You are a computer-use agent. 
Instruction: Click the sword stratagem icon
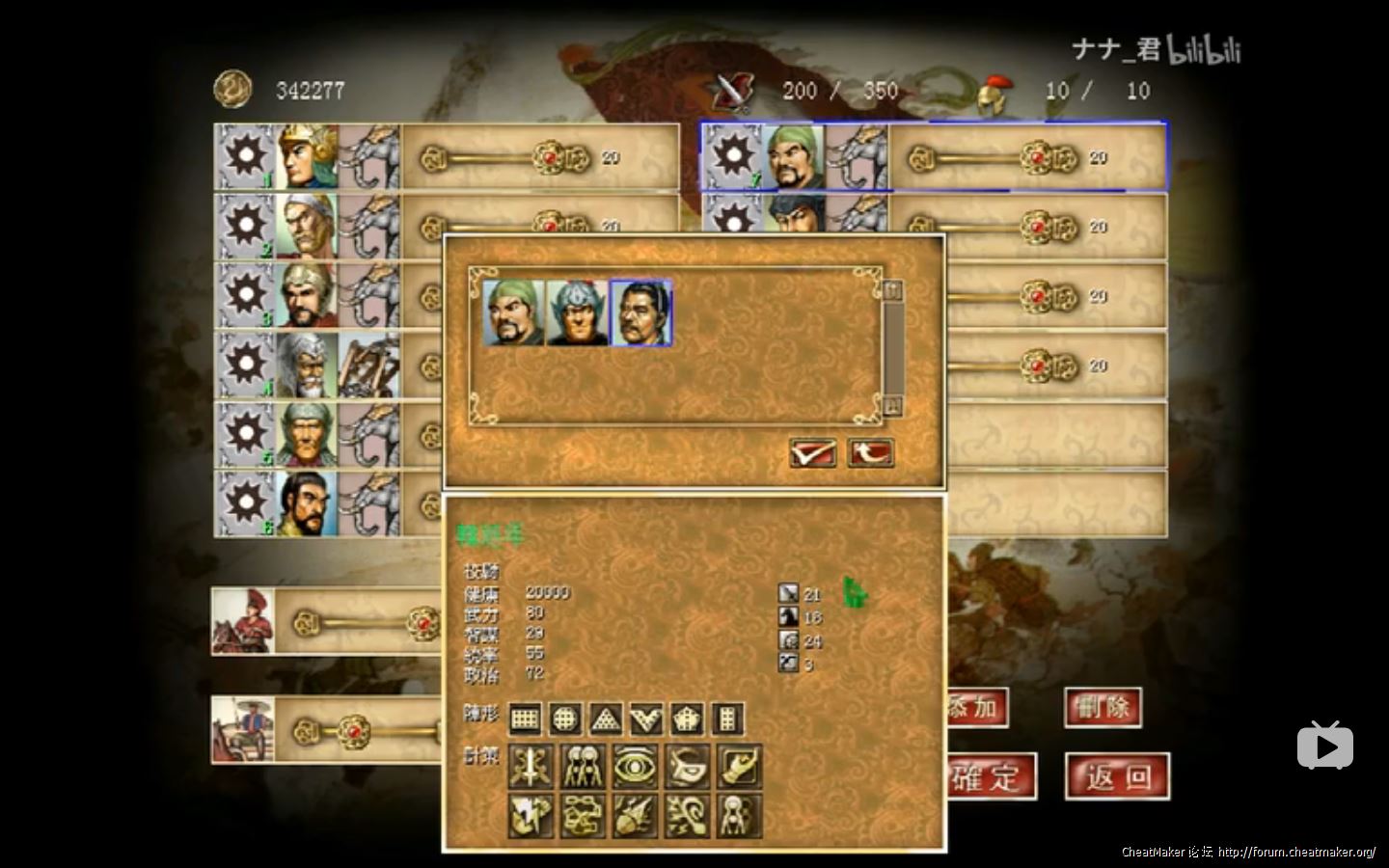pyautogui.click(x=531, y=767)
